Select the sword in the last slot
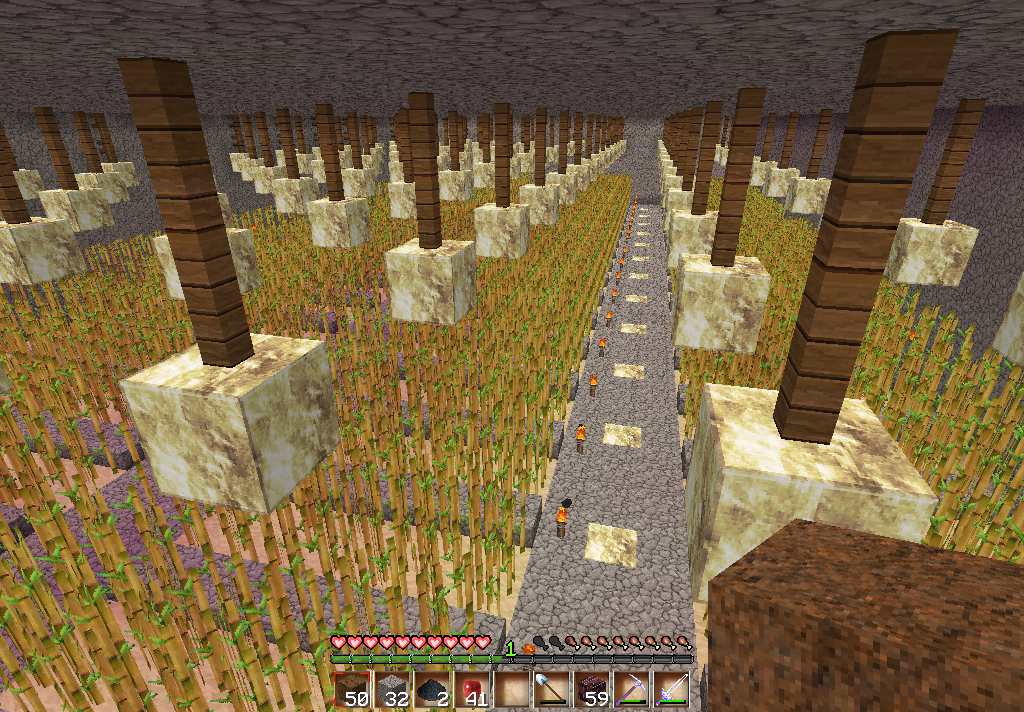Image resolution: width=1024 pixels, height=712 pixels. point(671,690)
